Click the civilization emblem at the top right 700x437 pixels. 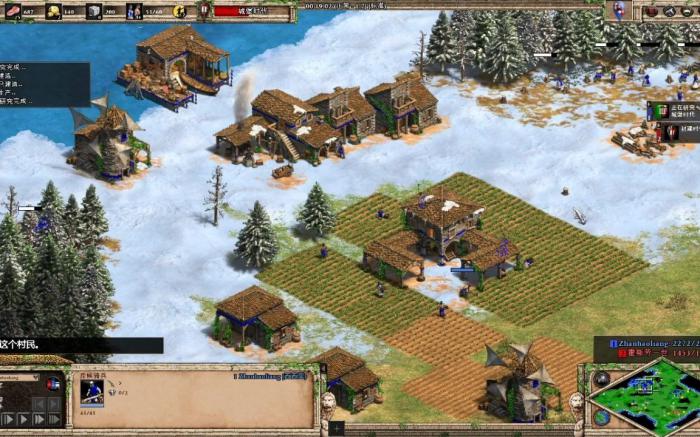point(619,10)
